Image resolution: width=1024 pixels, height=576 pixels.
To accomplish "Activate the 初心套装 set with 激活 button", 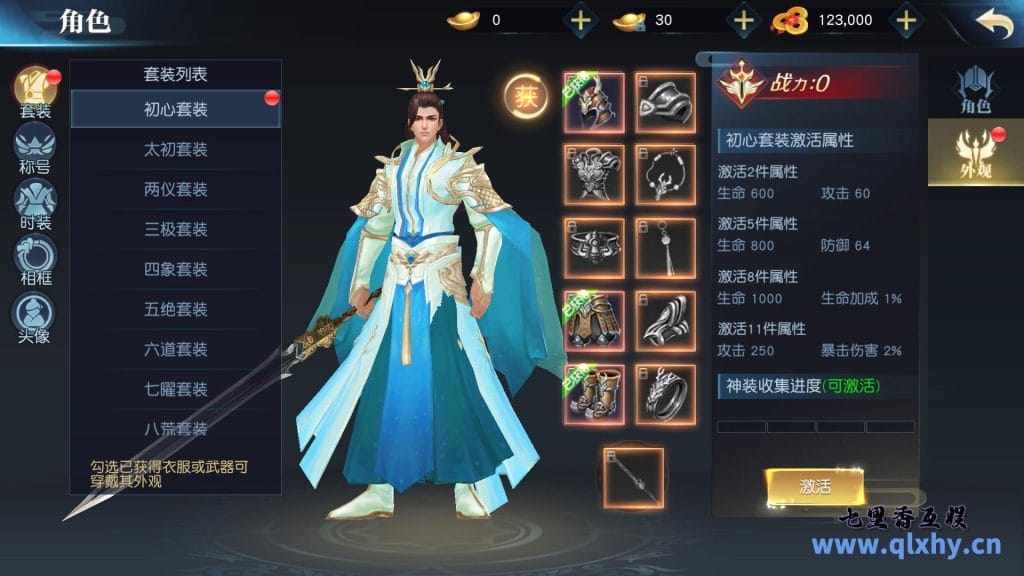I will (x=815, y=486).
